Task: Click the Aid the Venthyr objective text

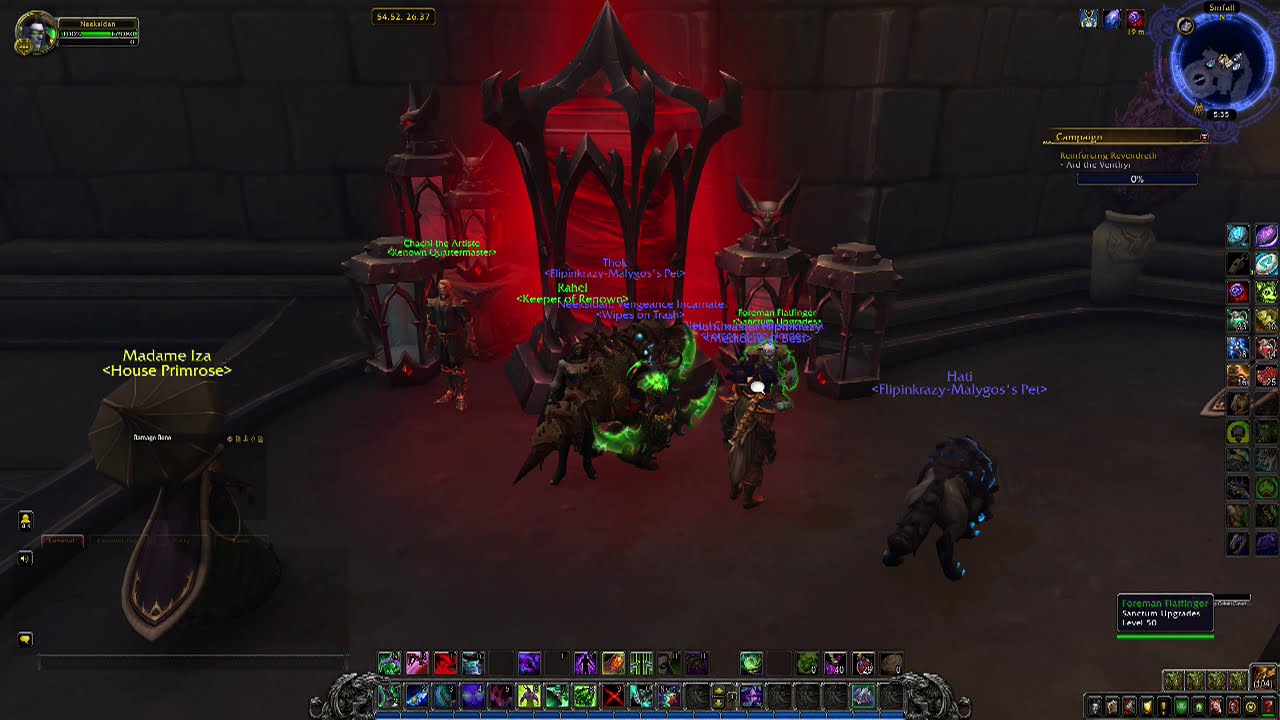Action: 1096,165
